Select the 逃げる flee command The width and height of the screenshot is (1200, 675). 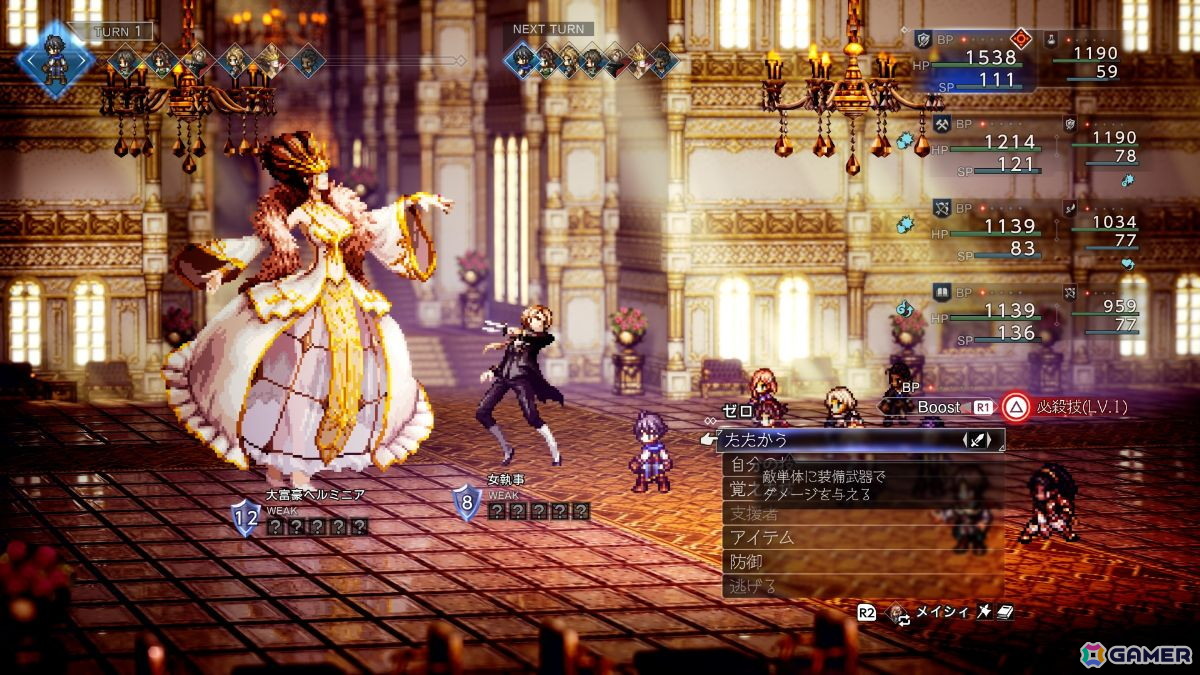point(754,587)
